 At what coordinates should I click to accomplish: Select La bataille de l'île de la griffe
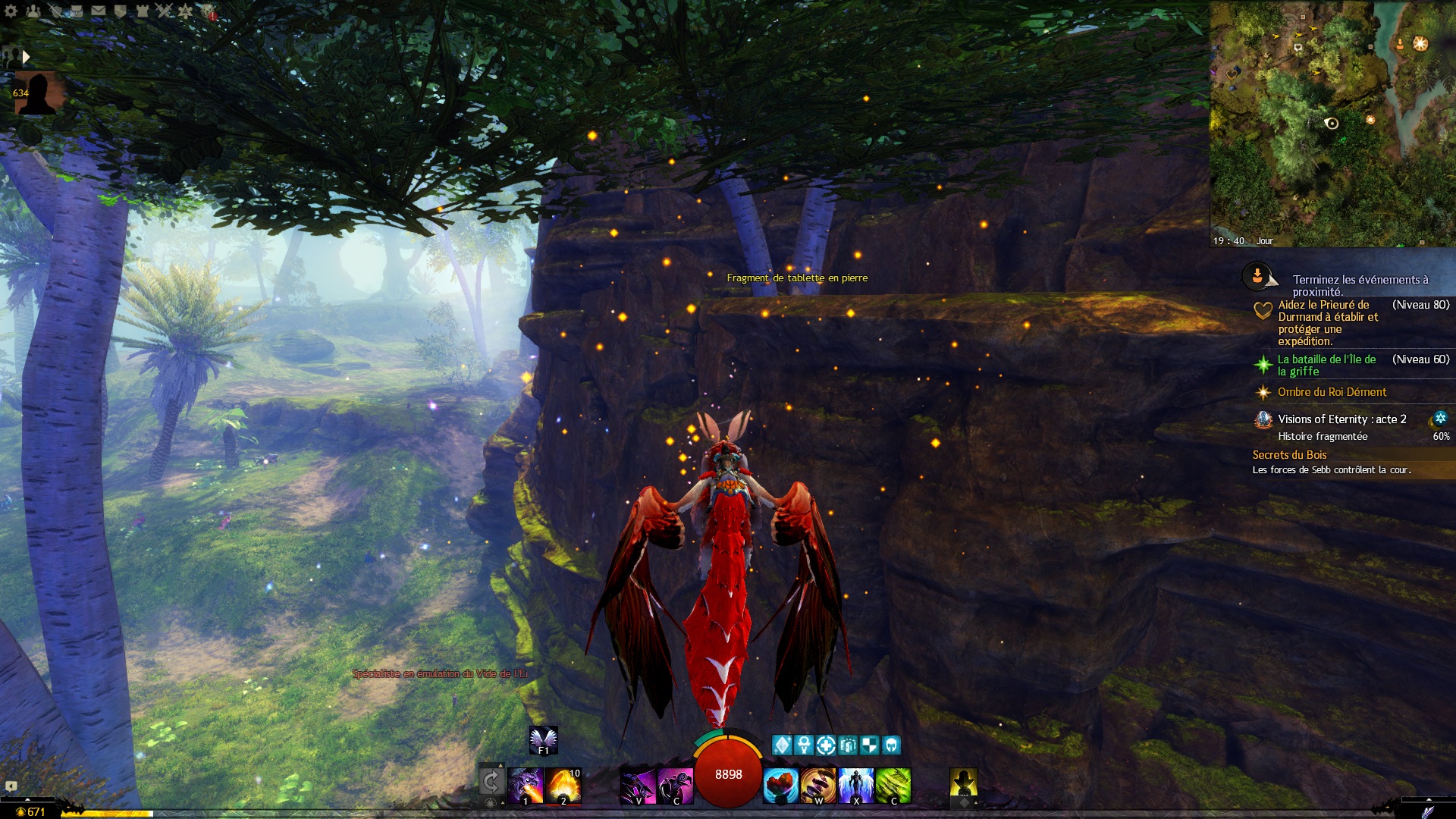click(x=1326, y=365)
